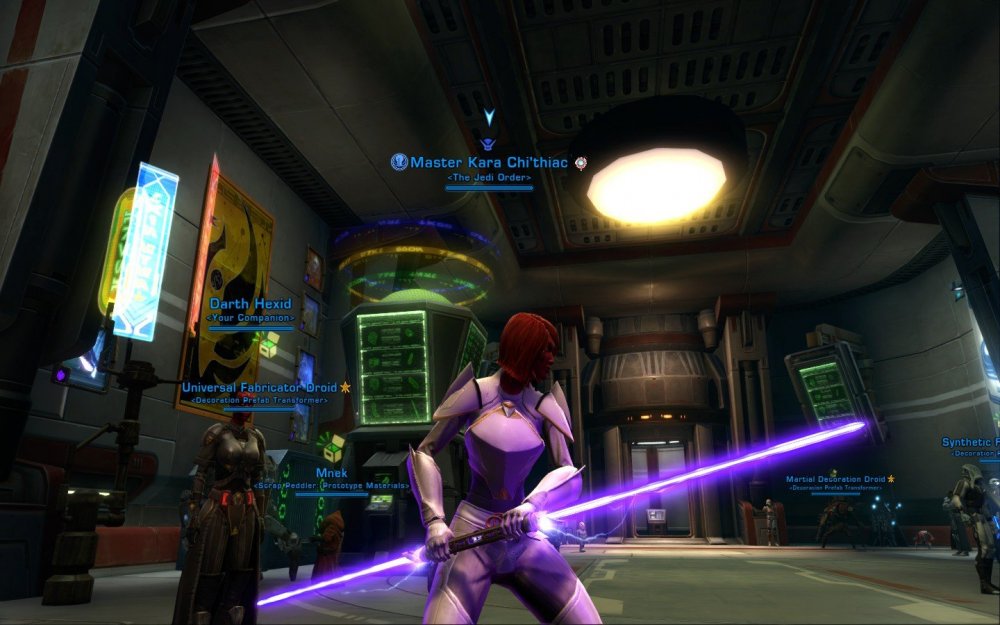The height and width of the screenshot is (625, 1000).
Task: Click the Universal Fabricator Droid nameplate
Action: (x=261, y=387)
